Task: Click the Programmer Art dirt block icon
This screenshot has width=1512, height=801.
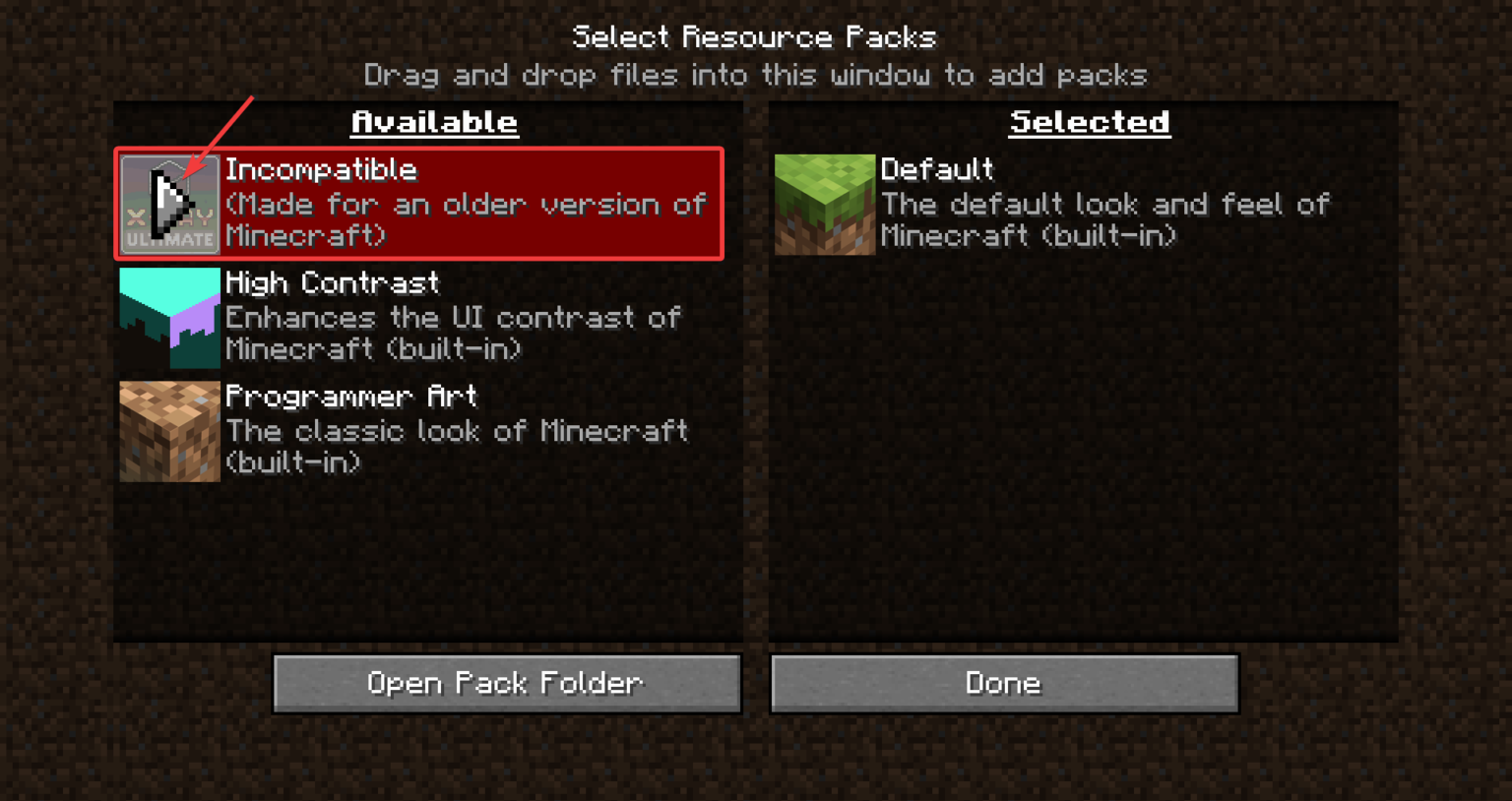Action: 168,430
